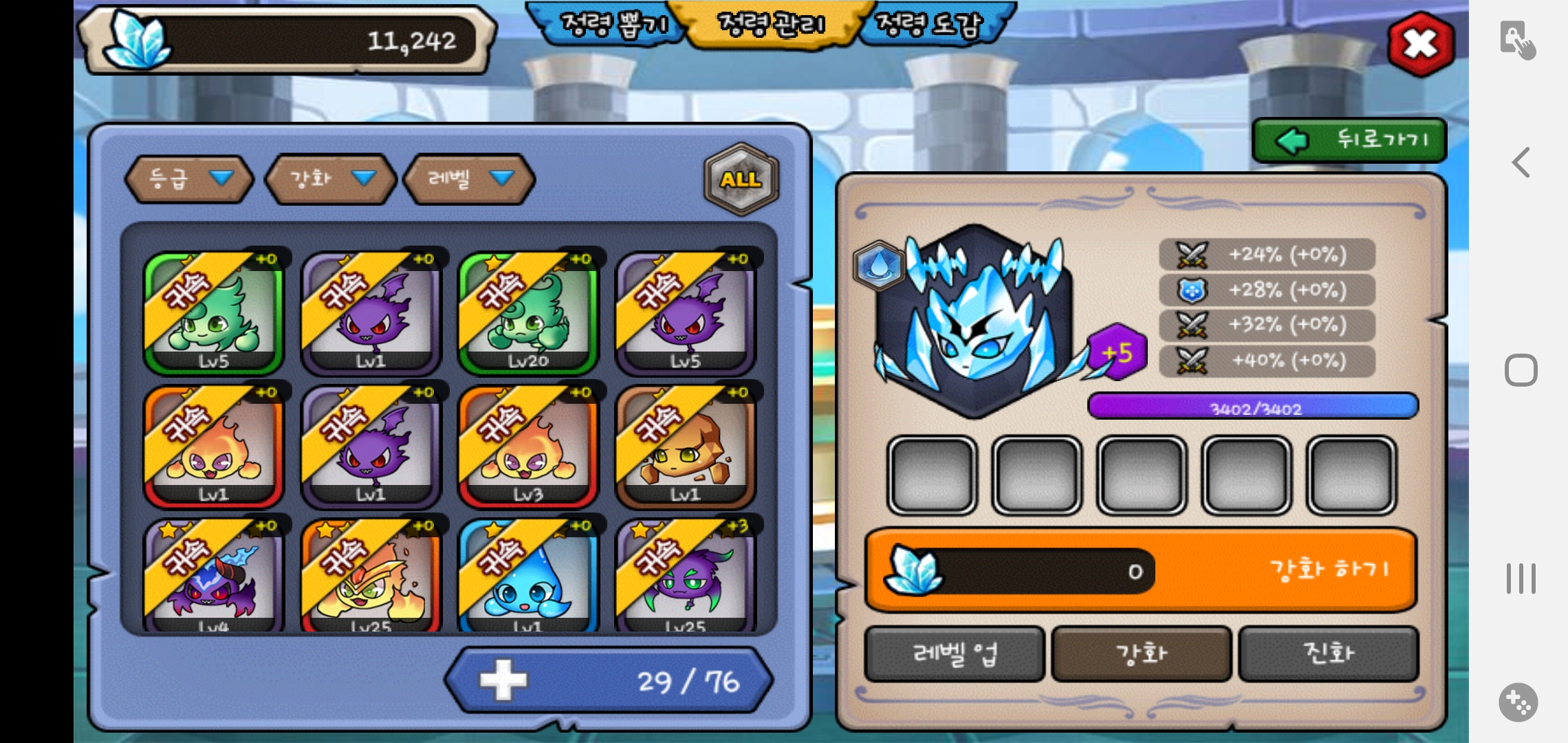
Task: Tap the orange 강화 하기 button
Action: tap(1327, 570)
